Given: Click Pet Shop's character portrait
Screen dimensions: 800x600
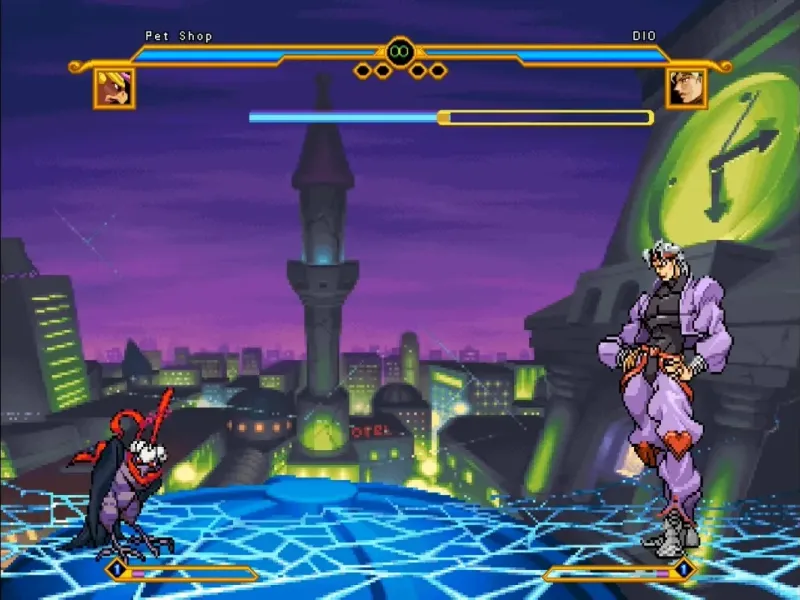Looking at the screenshot, I should (x=114, y=88).
